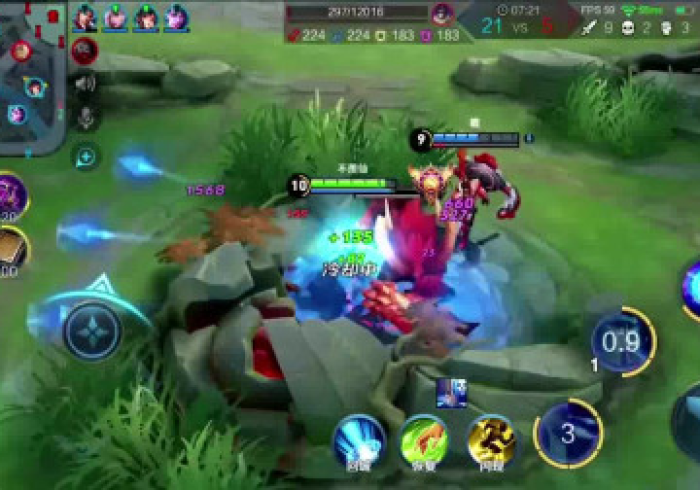Cast the yellow summoner spell icon

point(491,440)
